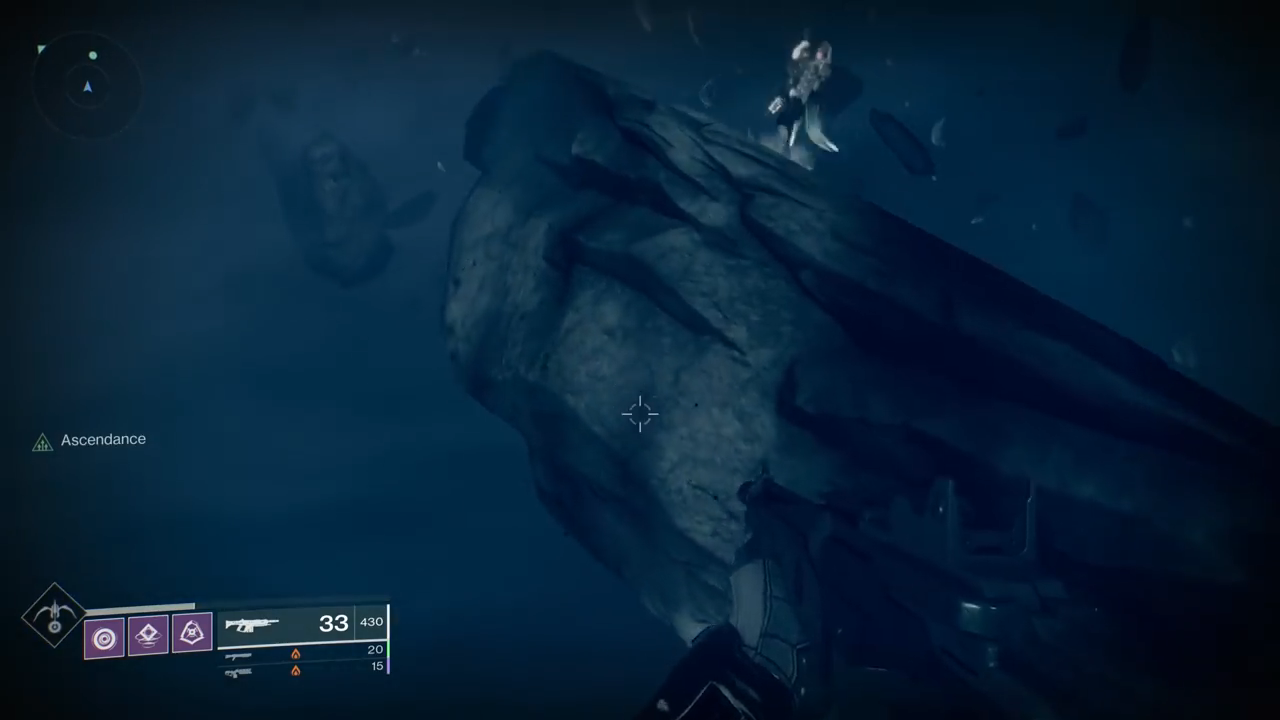Switch to the third weapon with 15 ammo
Screen dimensions: 1280x720
pos(239,671)
